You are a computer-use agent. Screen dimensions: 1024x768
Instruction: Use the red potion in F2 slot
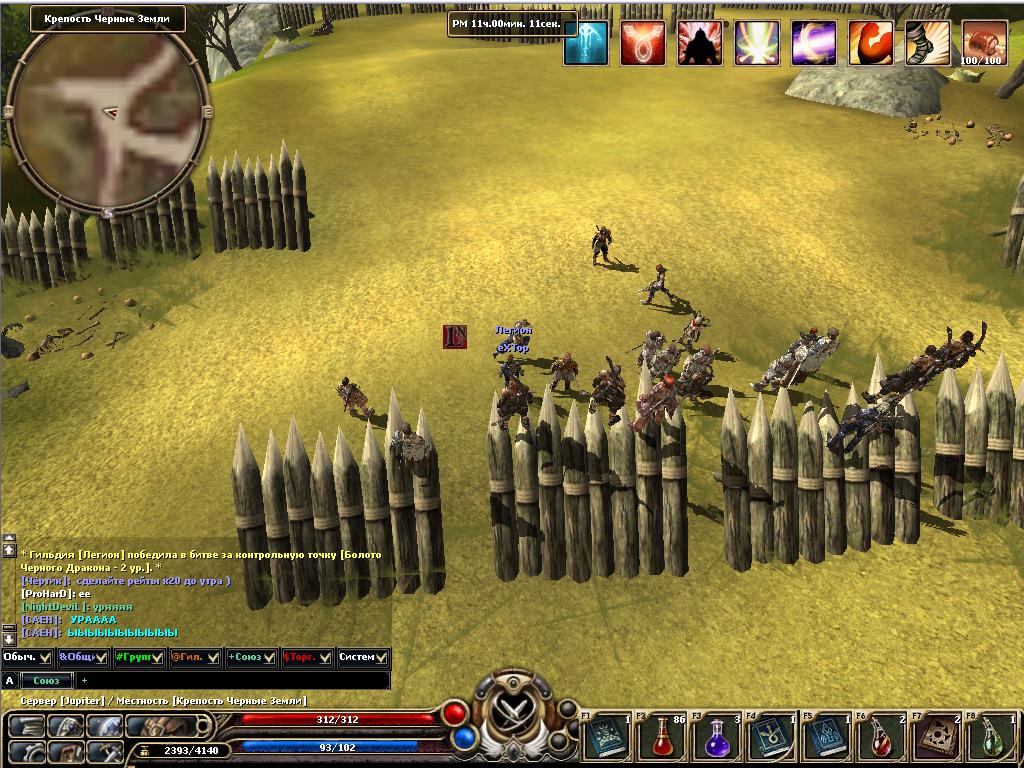pos(662,737)
